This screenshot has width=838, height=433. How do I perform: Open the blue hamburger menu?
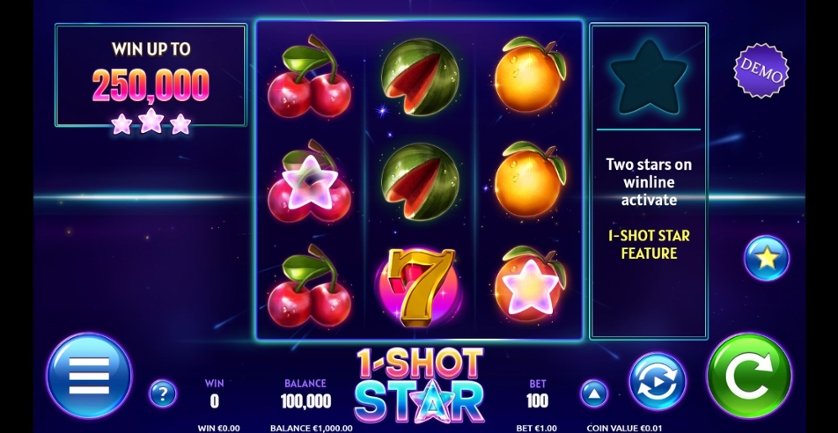[x=89, y=375]
